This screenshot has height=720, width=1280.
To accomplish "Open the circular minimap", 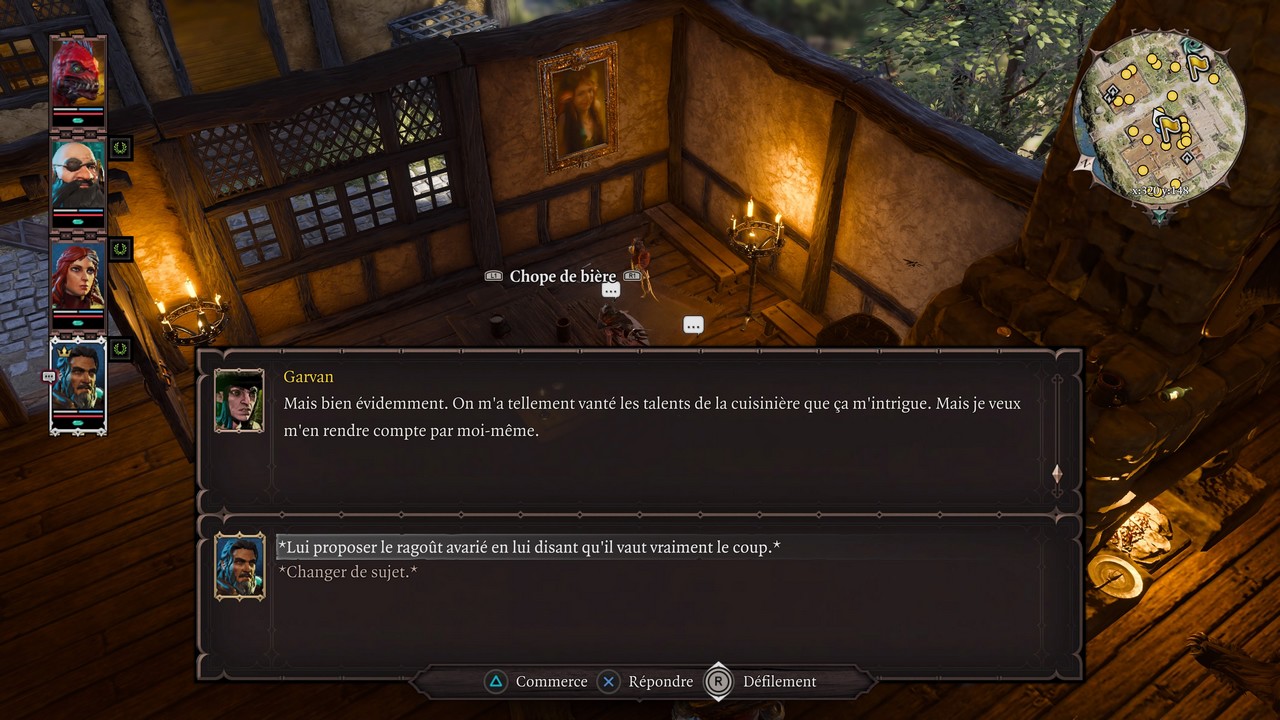I will click(1160, 118).
